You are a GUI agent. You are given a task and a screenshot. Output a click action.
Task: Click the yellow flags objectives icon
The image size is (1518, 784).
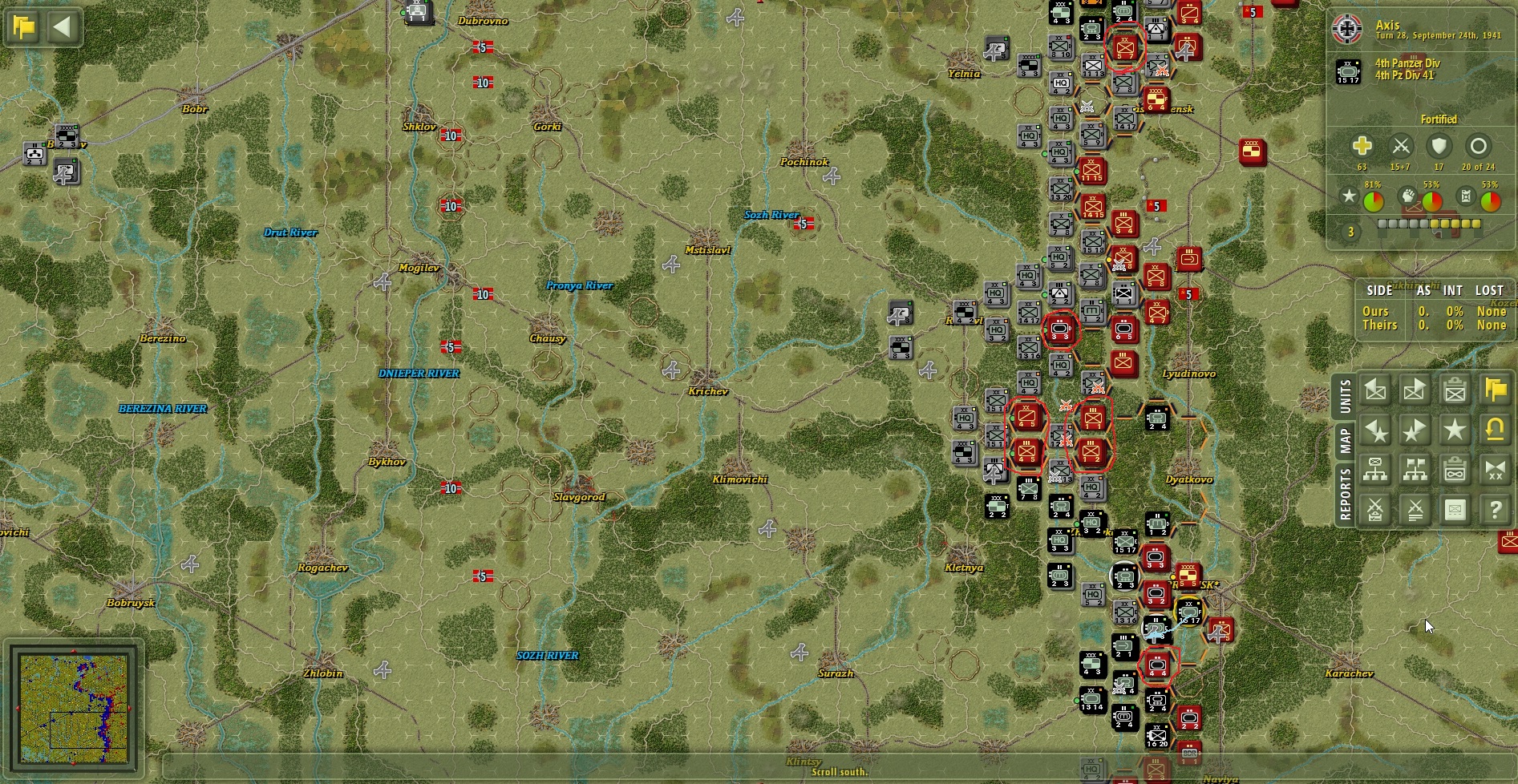[1494, 390]
